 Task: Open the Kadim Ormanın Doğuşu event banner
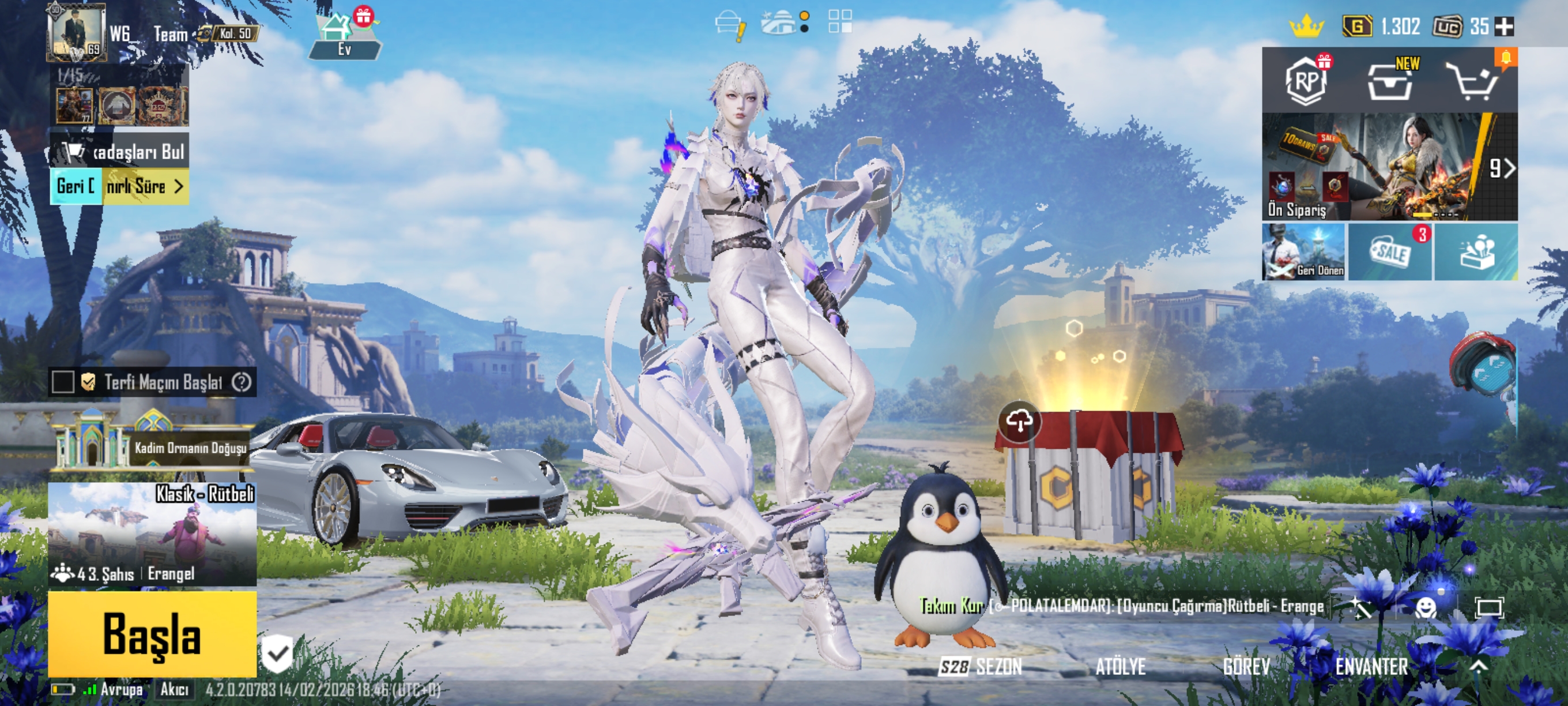pyautogui.click(x=152, y=447)
